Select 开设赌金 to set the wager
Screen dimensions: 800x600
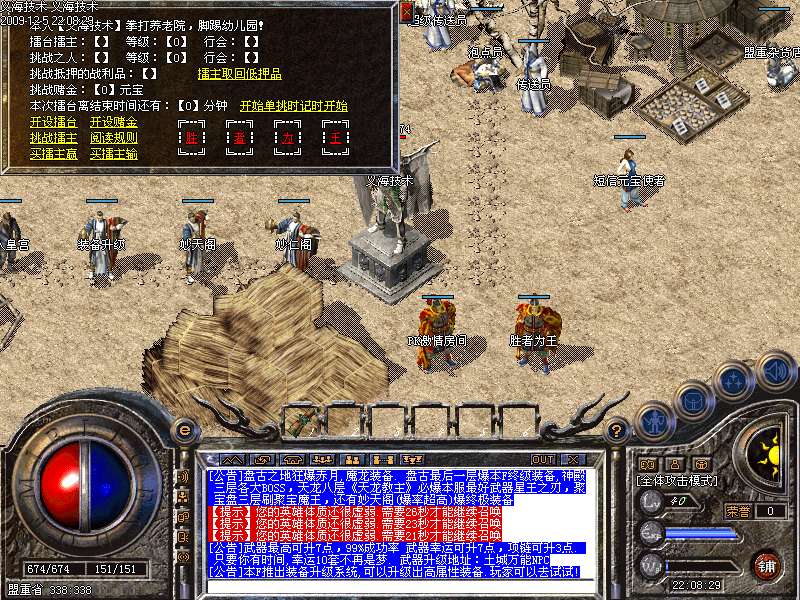[113, 122]
